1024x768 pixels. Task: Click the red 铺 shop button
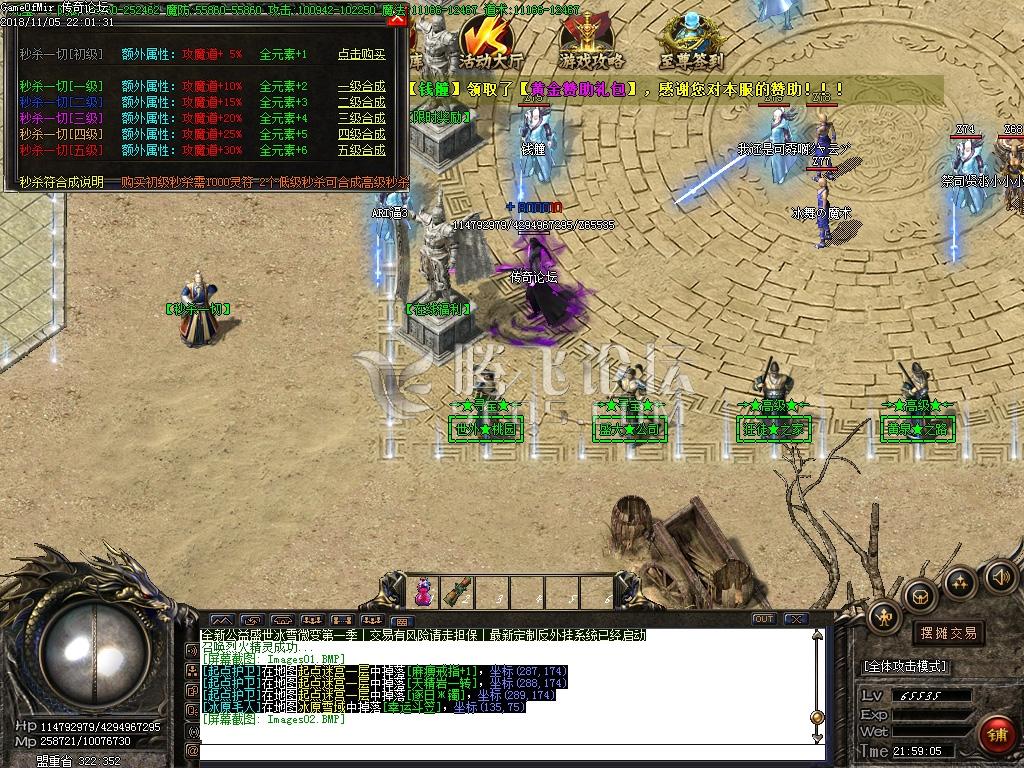(x=996, y=734)
